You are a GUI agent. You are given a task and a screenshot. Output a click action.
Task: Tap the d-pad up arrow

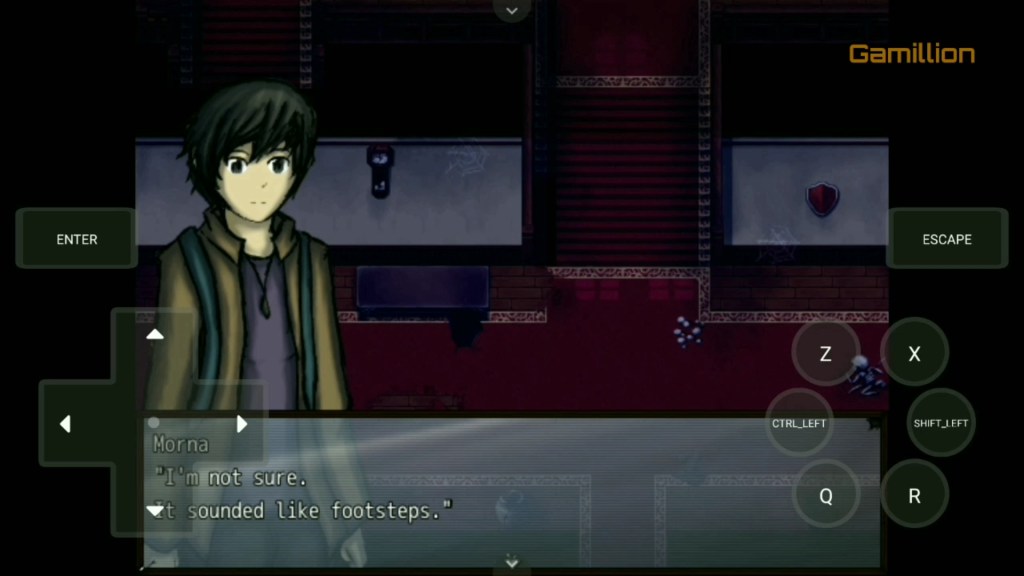(x=155, y=334)
